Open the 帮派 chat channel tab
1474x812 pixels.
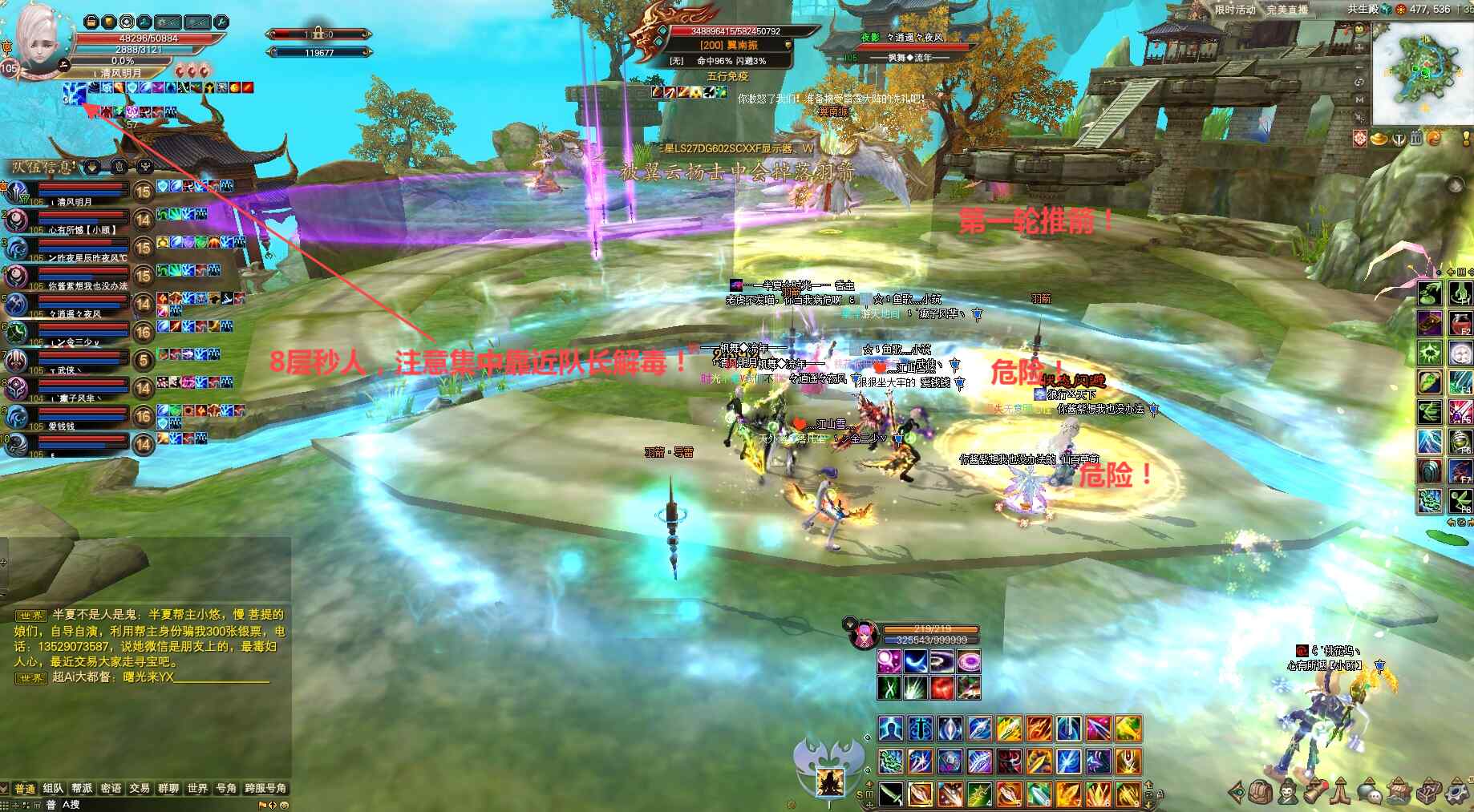pyautogui.click(x=82, y=789)
